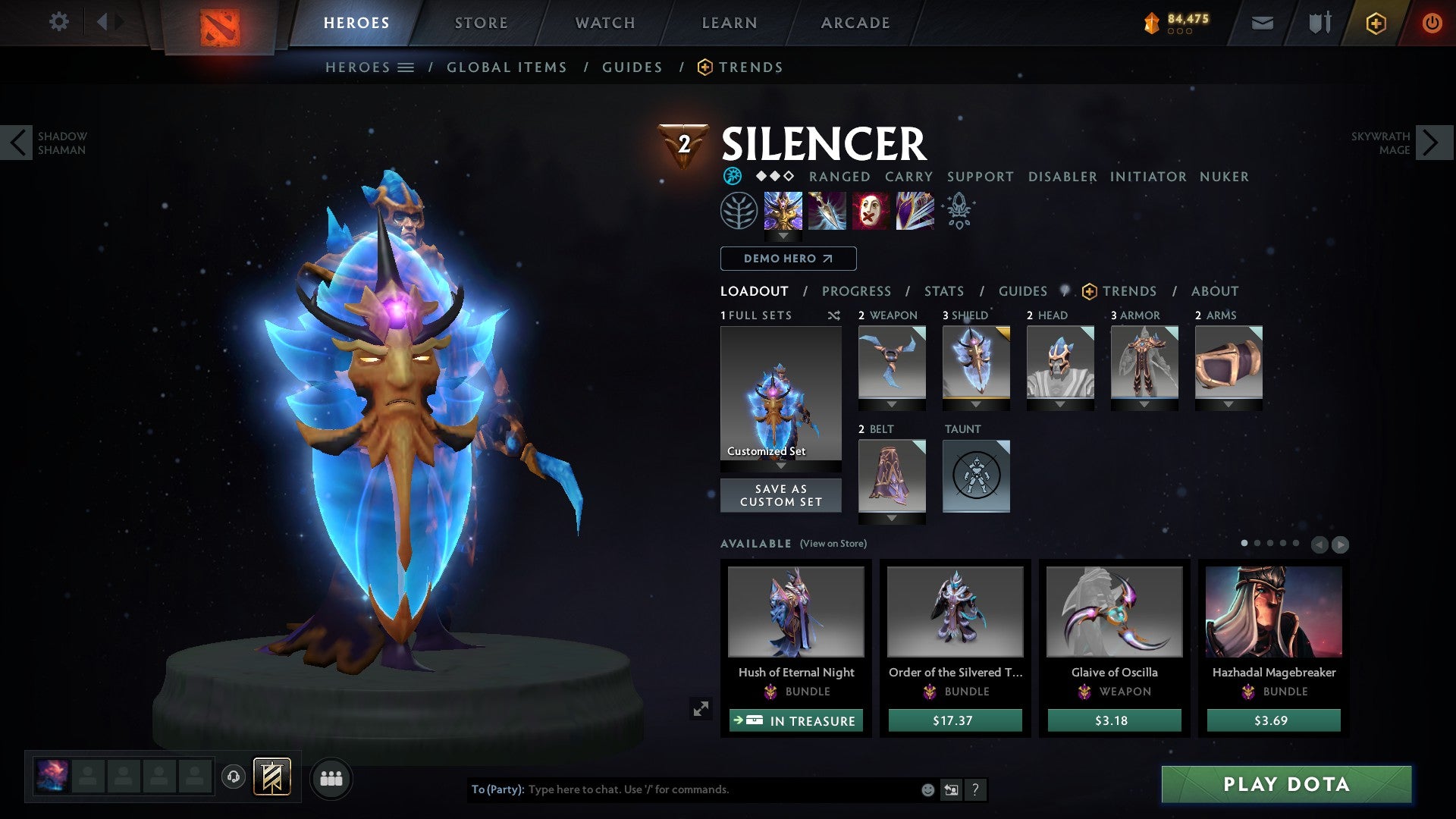This screenshot has width=1456, height=819.
Task: Open the friends list icon
Action: coord(331,777)
